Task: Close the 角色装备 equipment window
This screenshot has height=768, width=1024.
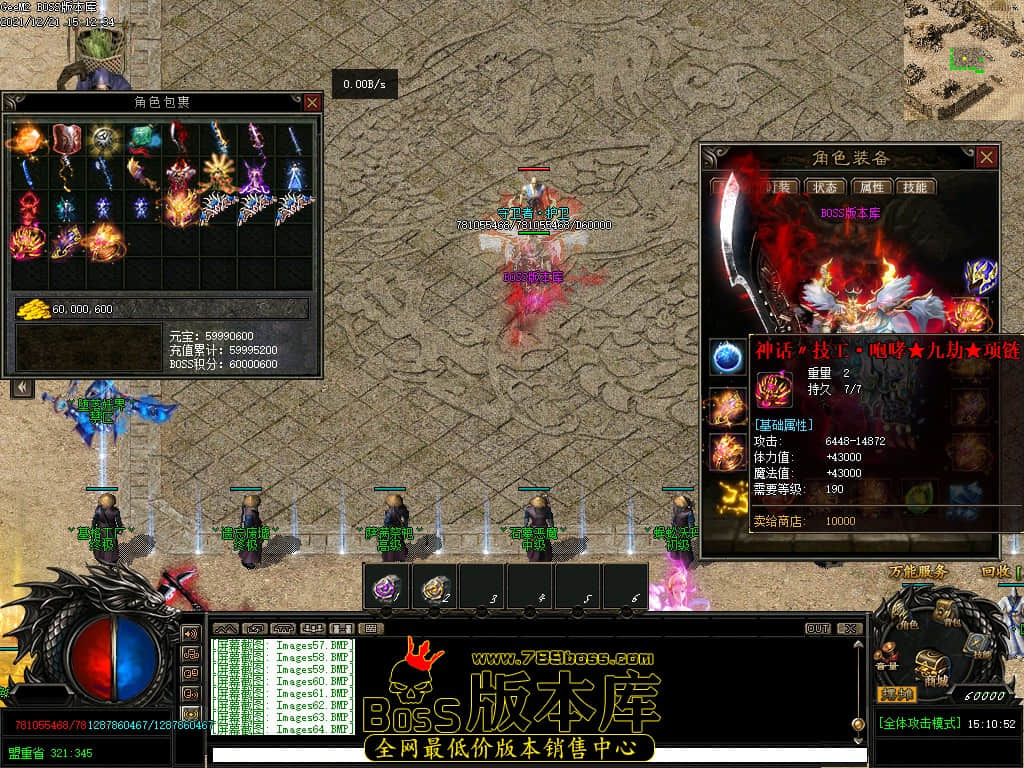Action: pos(987,157)
